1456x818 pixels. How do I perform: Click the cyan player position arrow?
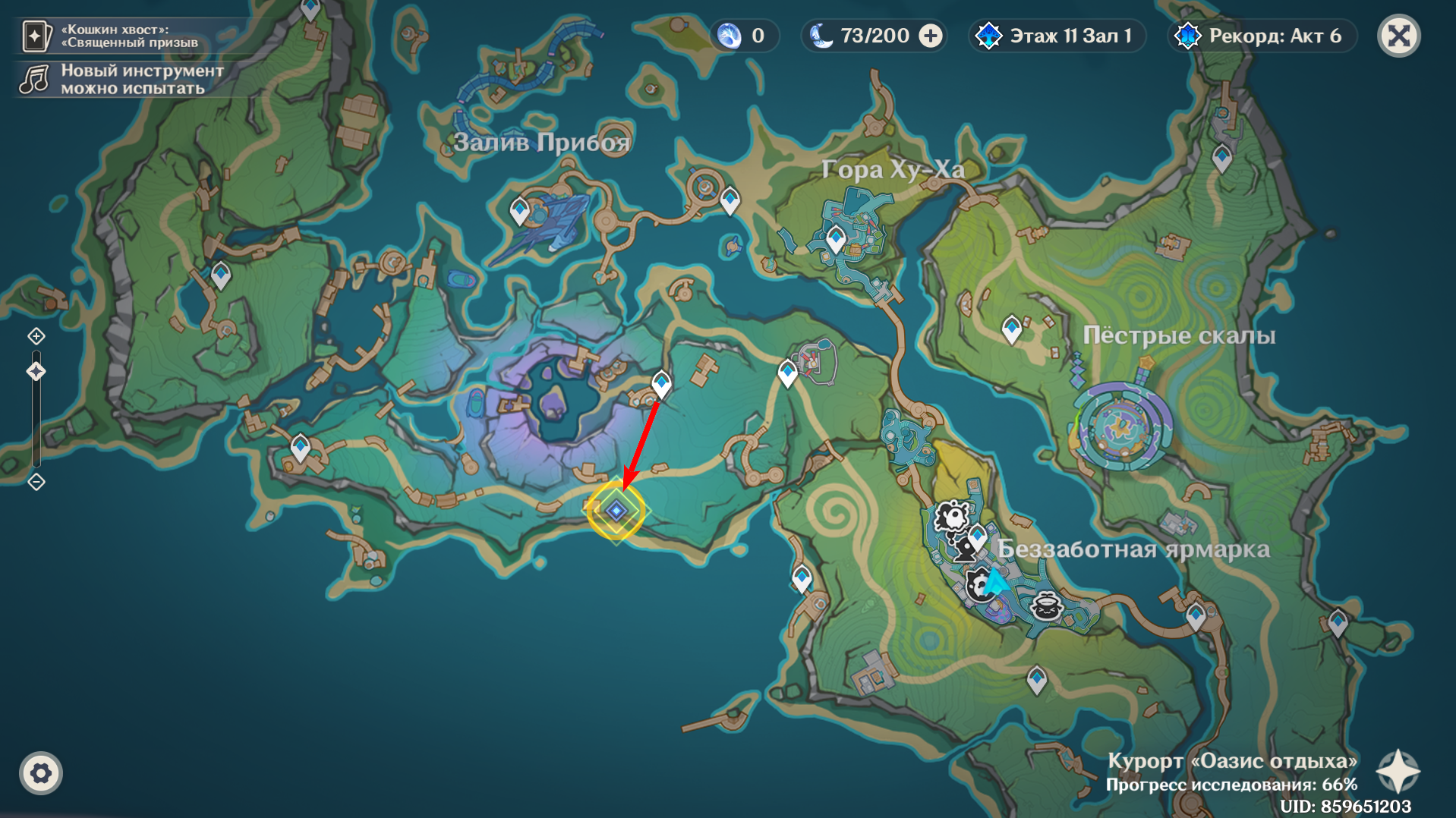coord(995,582)
